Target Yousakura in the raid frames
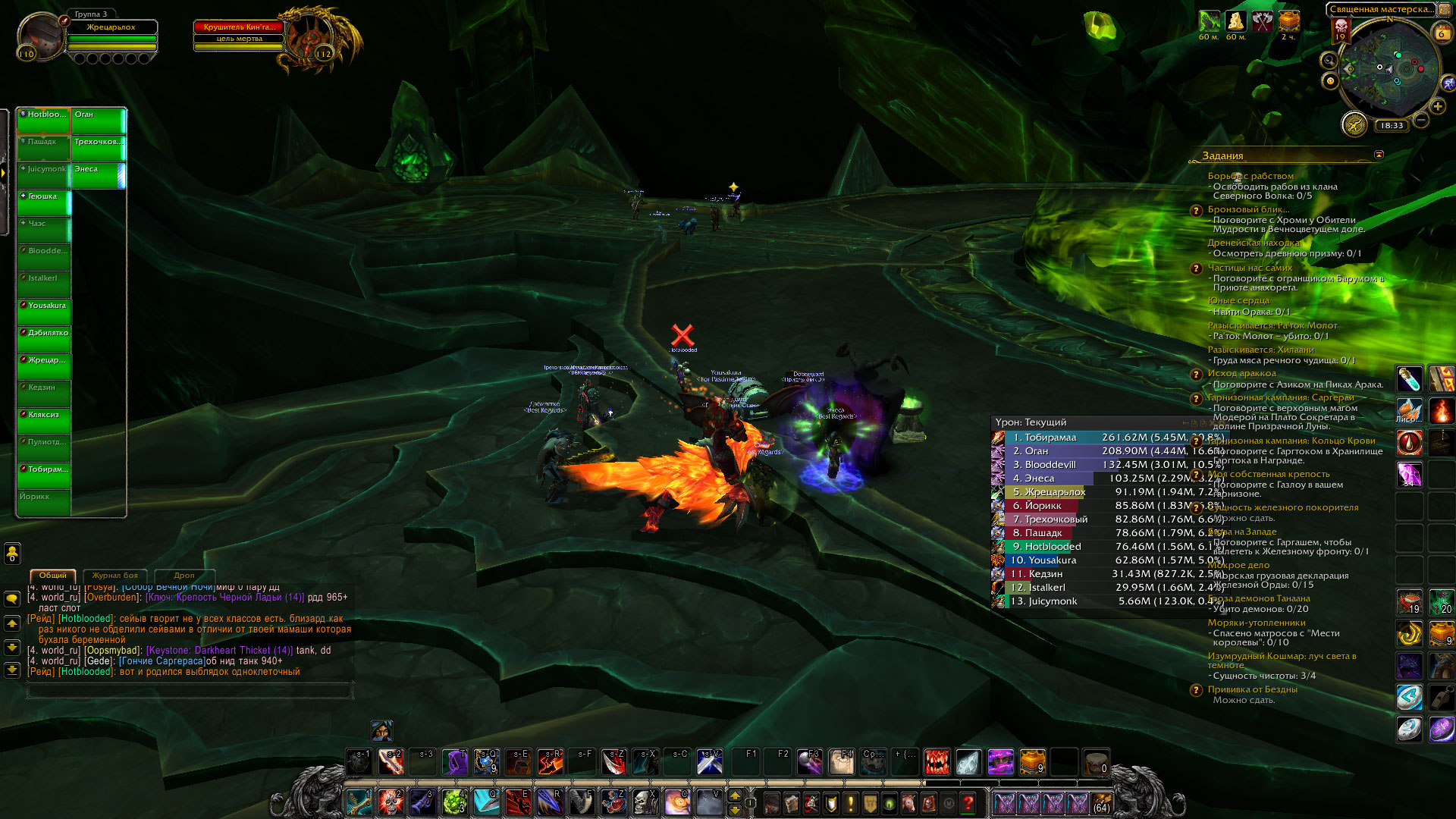The image size is (1456, 819). coord(44,311)
